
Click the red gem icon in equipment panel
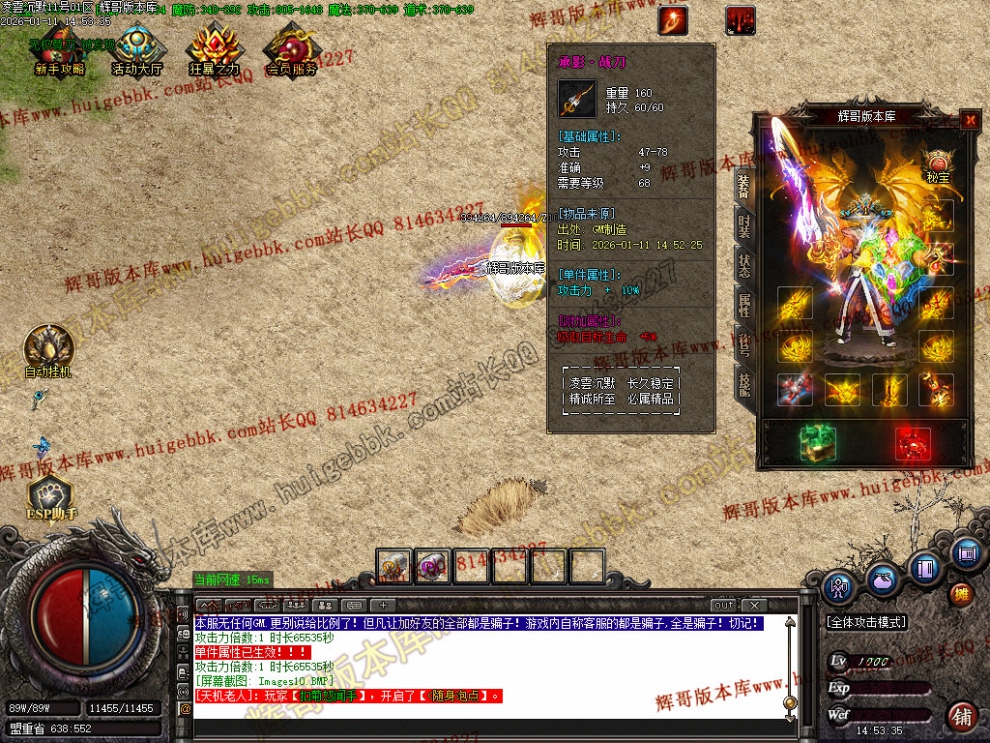[912, 443]
